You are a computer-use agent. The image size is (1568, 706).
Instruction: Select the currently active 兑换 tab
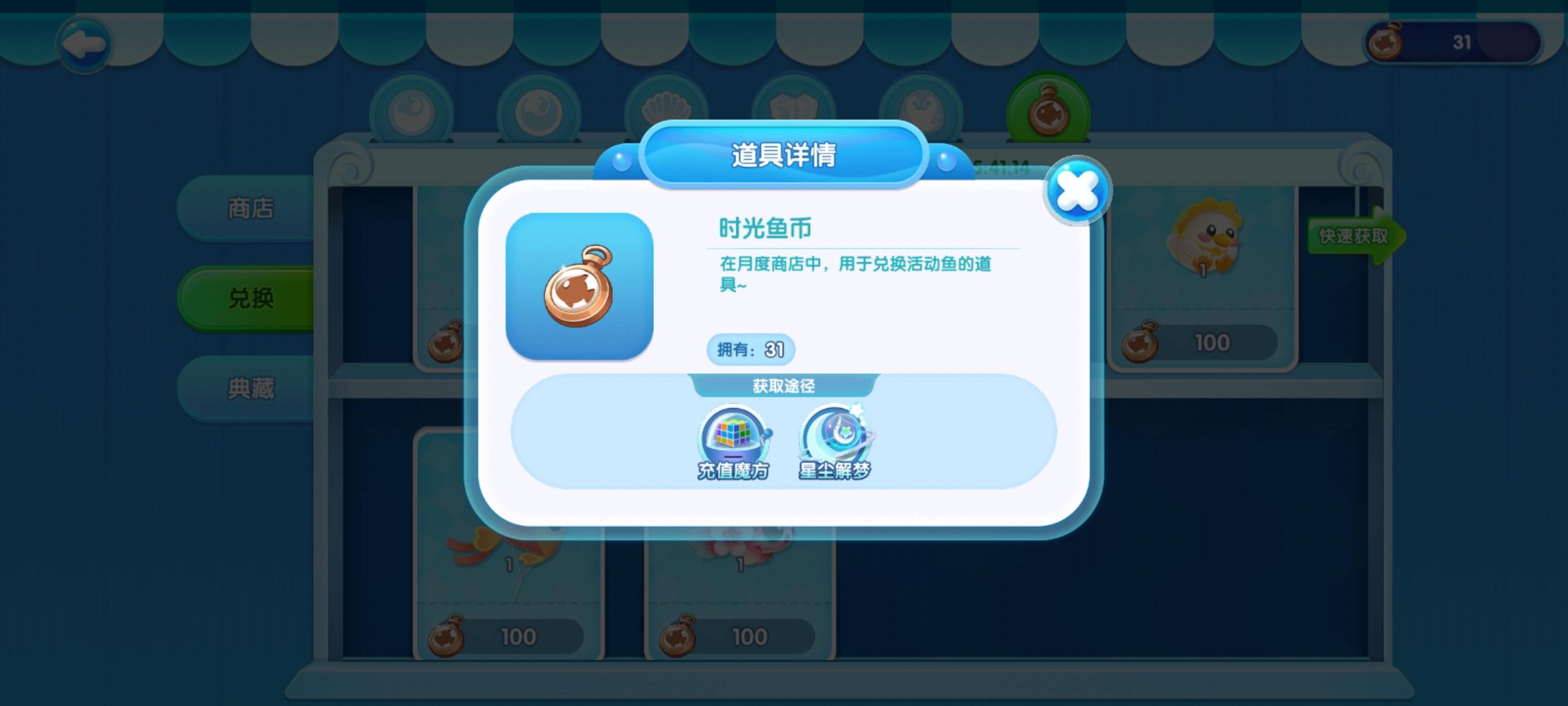[250, 295]
